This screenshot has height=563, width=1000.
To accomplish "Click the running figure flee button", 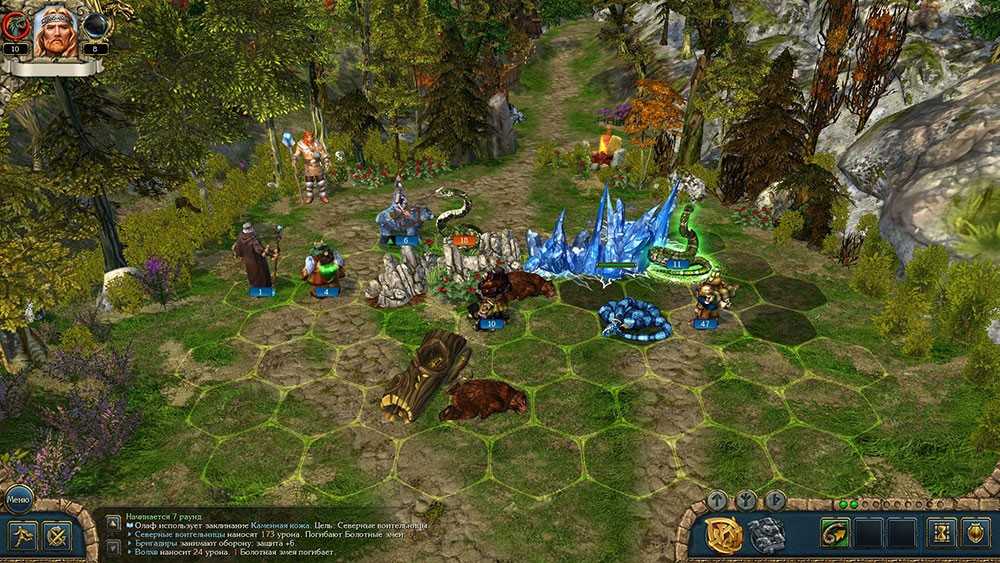I will 24,535.
